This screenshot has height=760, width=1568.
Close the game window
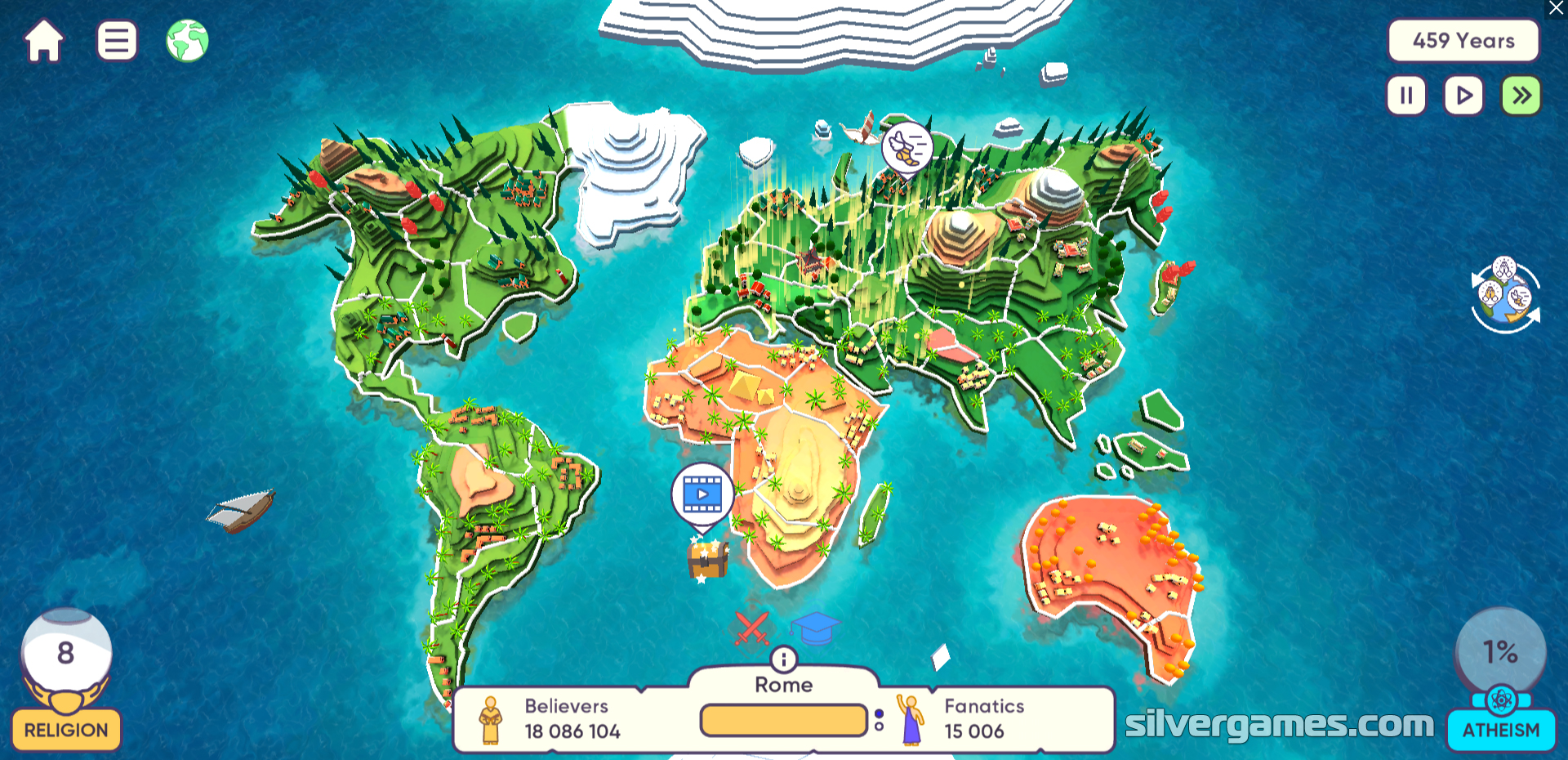(x=1557, y=8)
